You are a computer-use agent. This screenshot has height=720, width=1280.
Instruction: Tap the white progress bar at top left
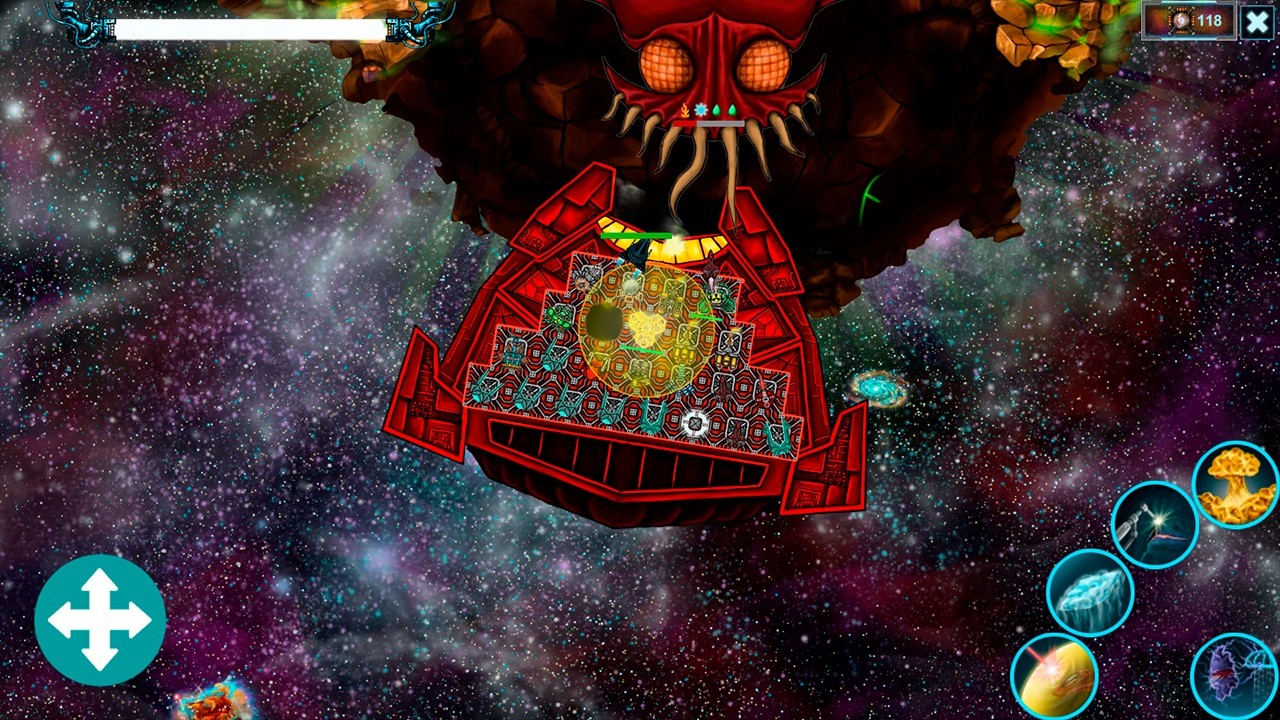coord(249,29)
